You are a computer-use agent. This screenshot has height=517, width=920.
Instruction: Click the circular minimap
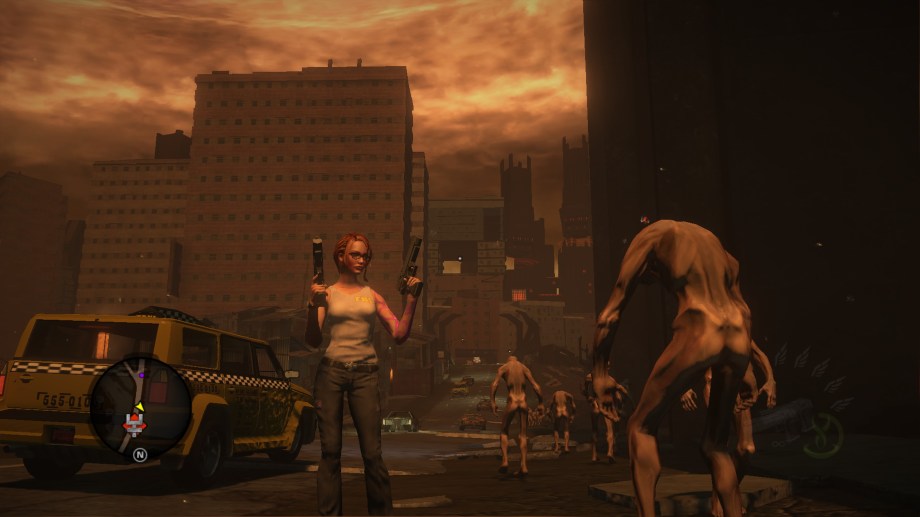coord(140,407)
